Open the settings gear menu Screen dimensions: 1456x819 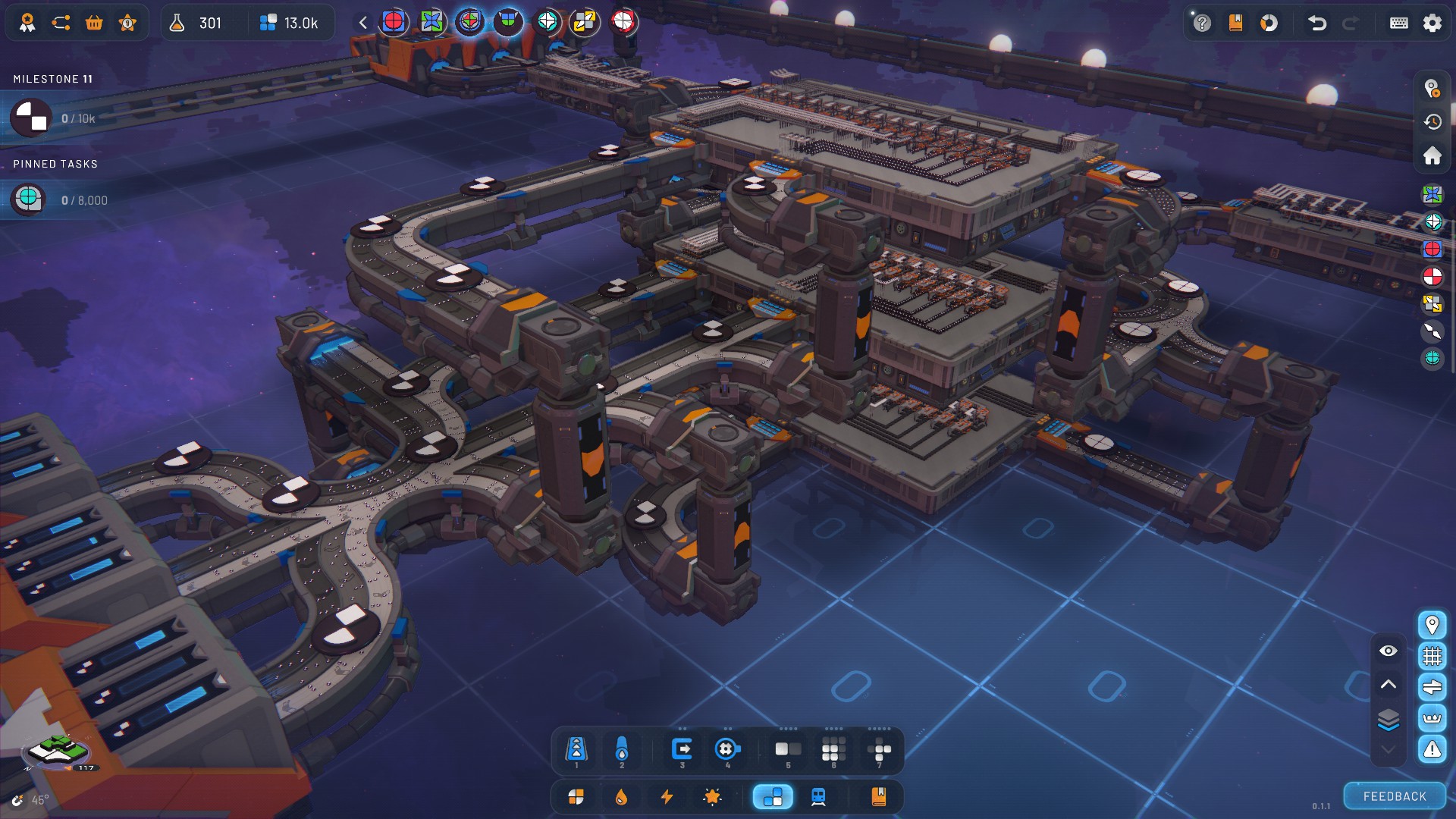tap(1432, 23)
